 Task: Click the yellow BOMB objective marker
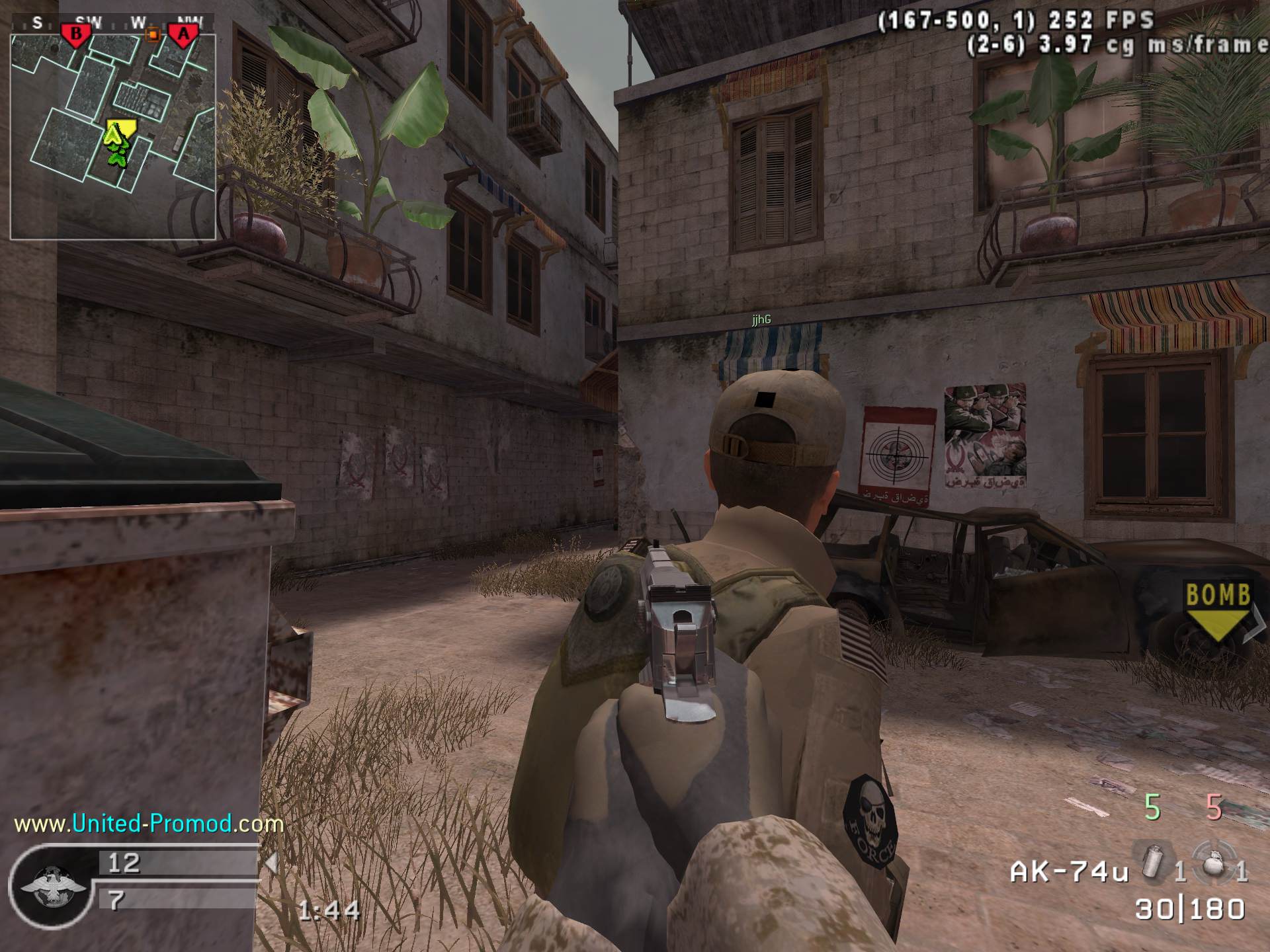click(1218, 610)
